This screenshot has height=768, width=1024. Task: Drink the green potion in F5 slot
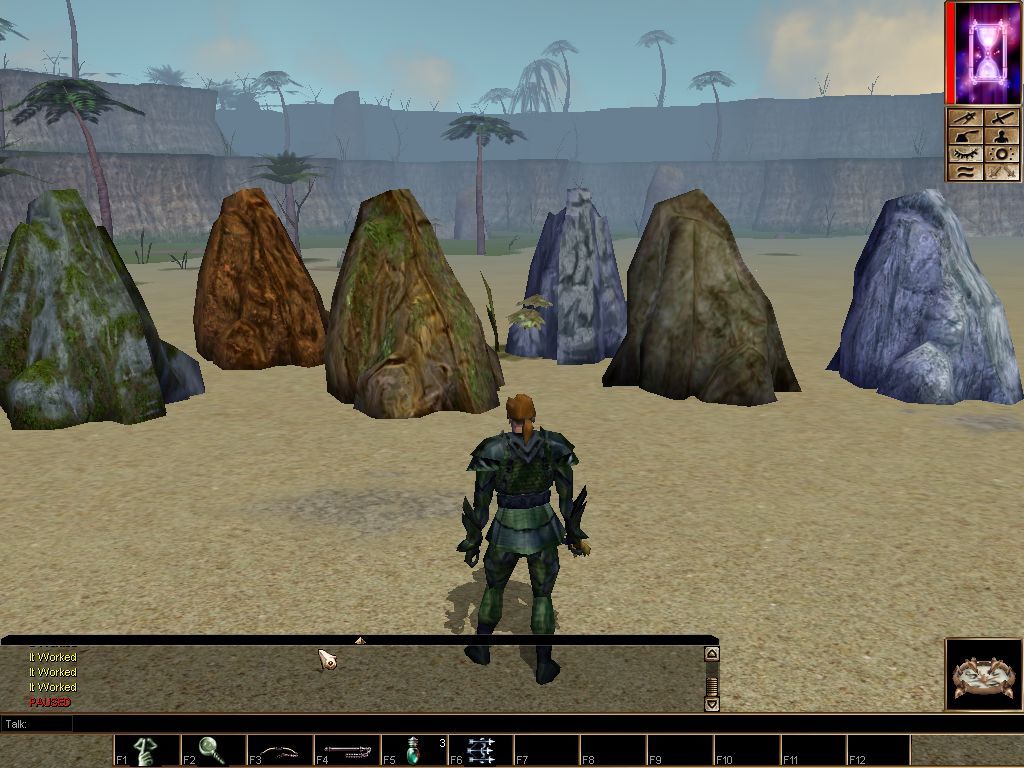pyautogui.click(x=414, y=750)
